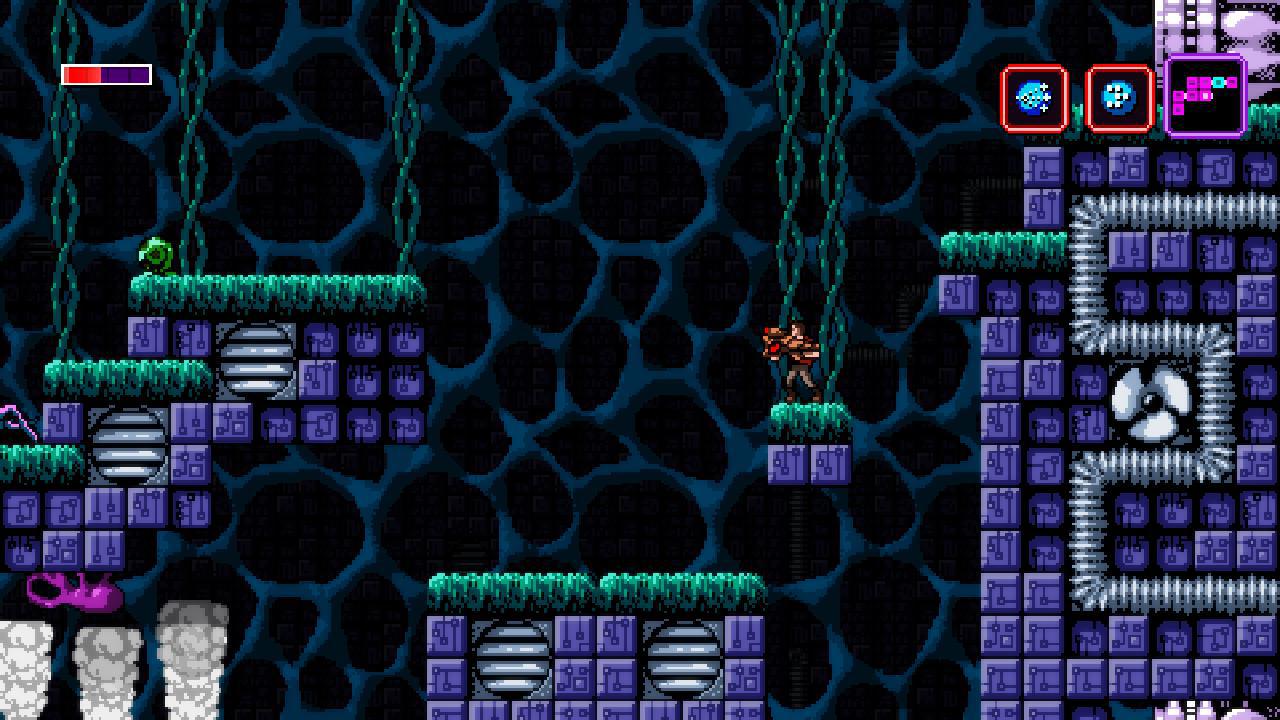Screen dimensions: 1280x720
Task: Toggle the leftmost red-framed power-up slot
Action: (x=1034, y=99)
